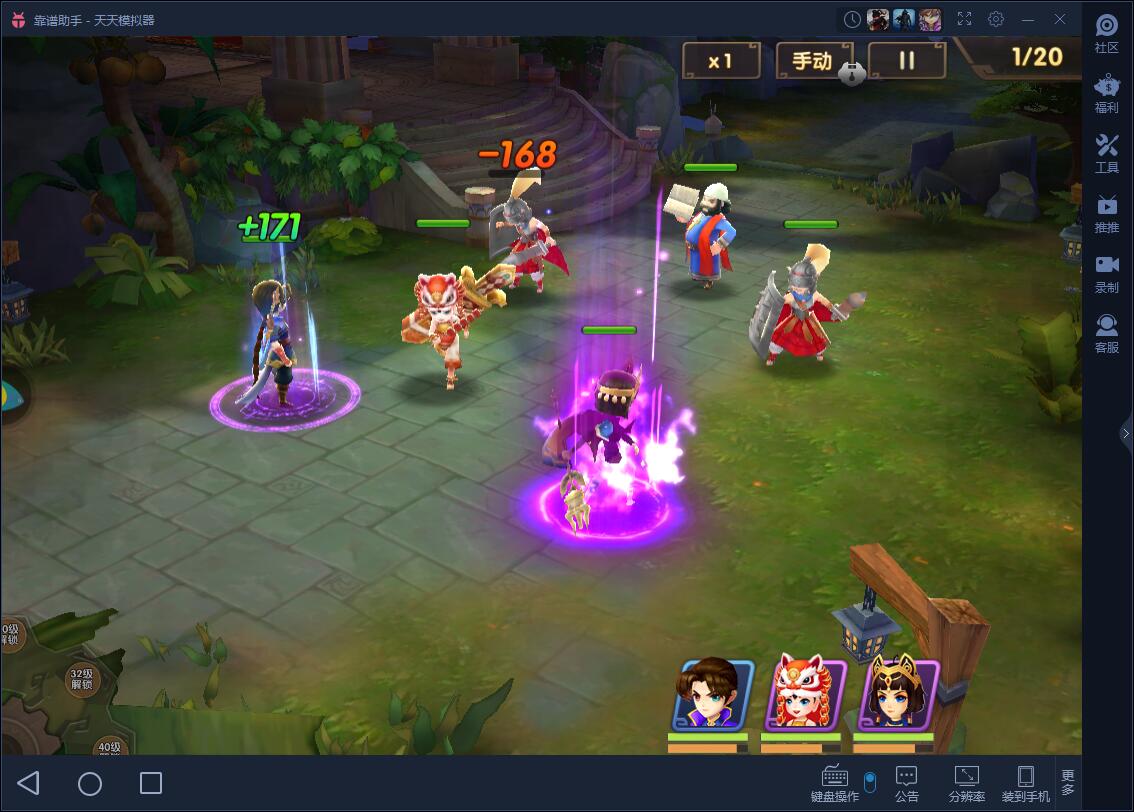
Task: Open the emulator settings gear
Action: tap(996, 19)
